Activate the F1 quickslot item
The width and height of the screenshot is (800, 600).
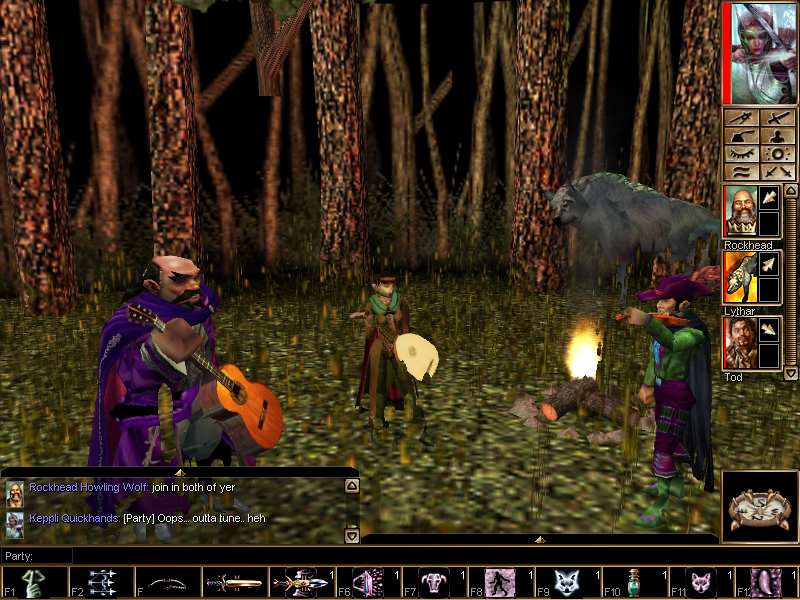point(33,583)
